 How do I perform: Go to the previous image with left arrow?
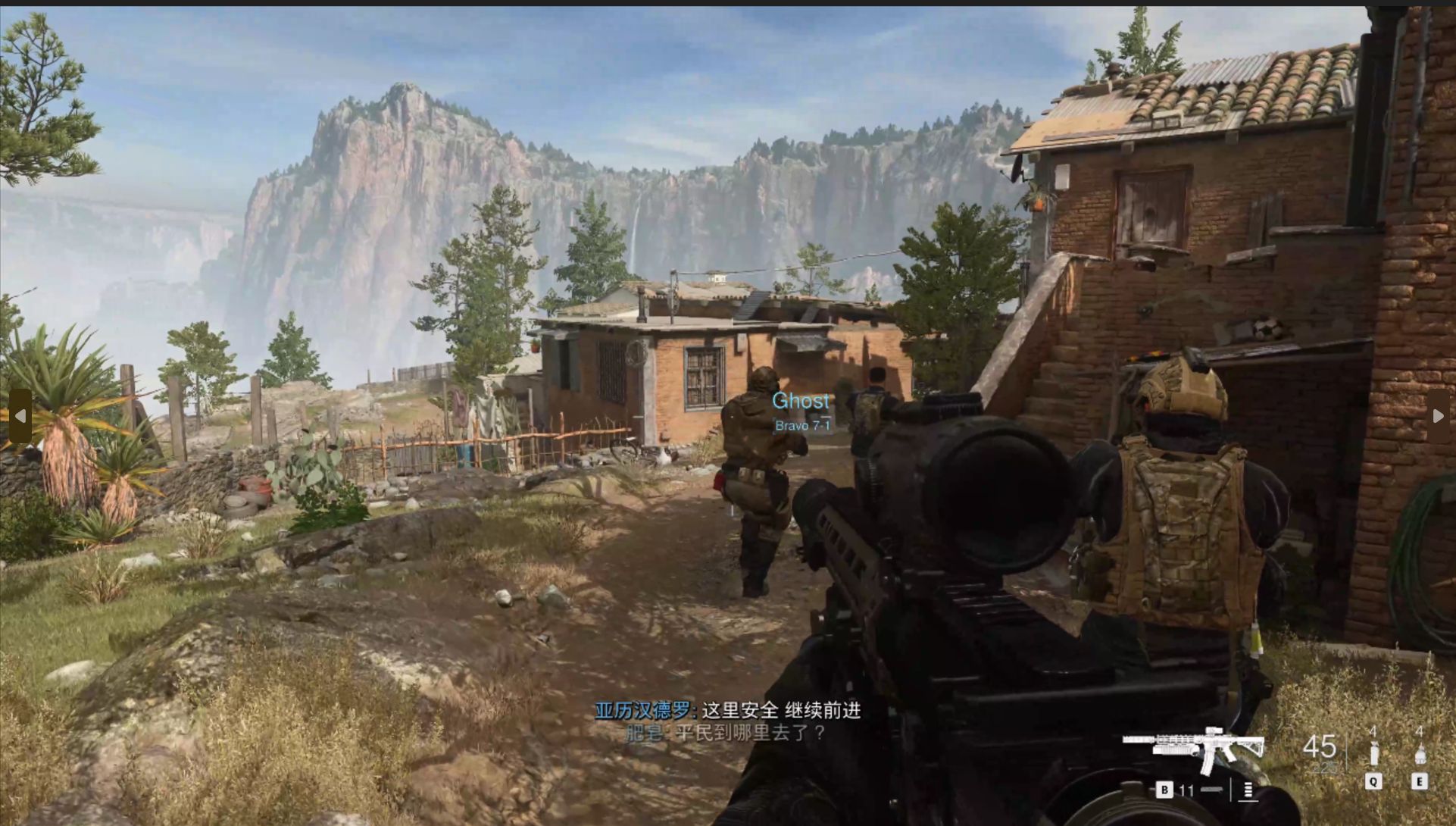click(x=20, y=416)
